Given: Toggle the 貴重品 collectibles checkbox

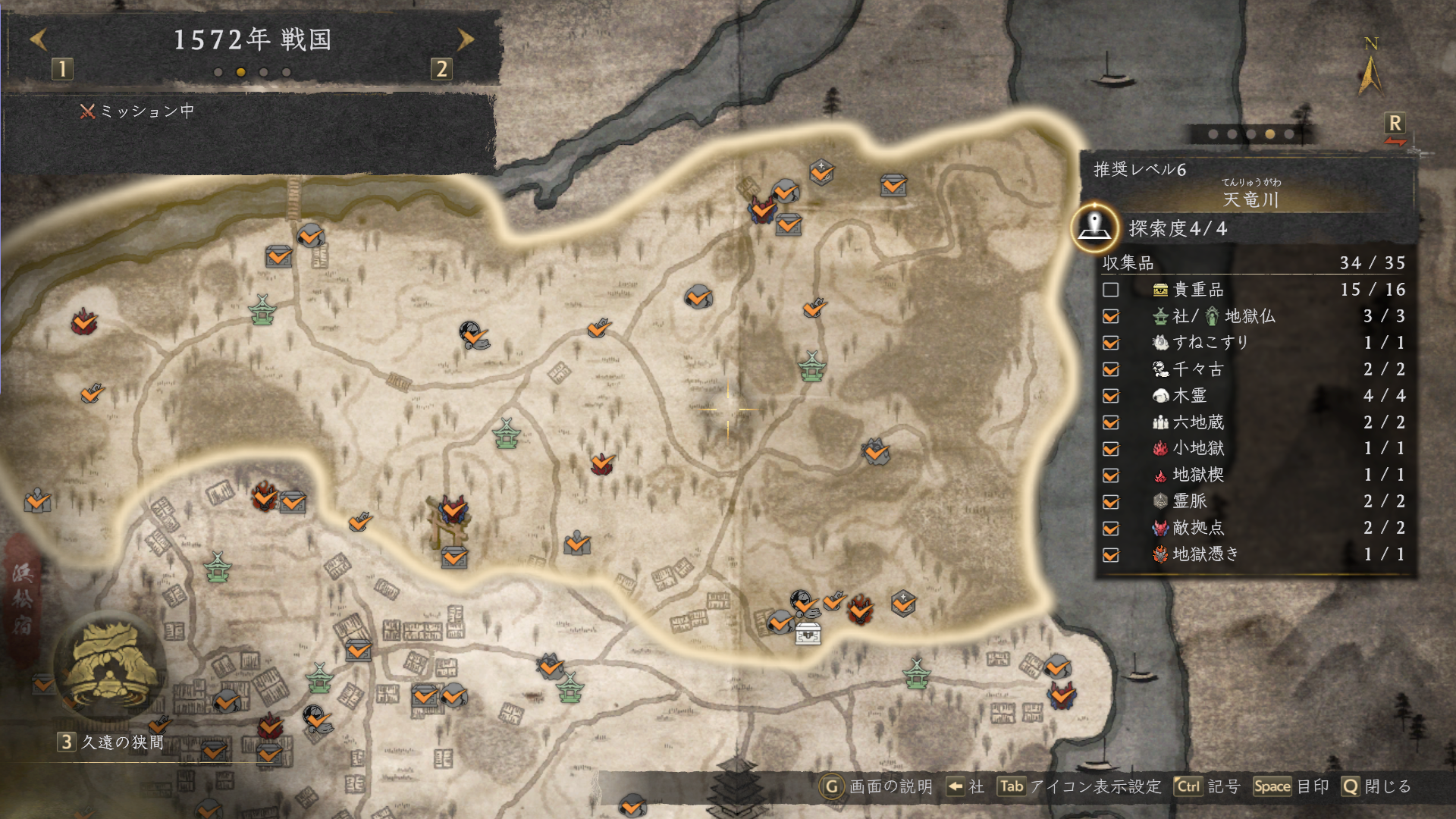Looking at the screenshot, I should (x=1111, y=290).
